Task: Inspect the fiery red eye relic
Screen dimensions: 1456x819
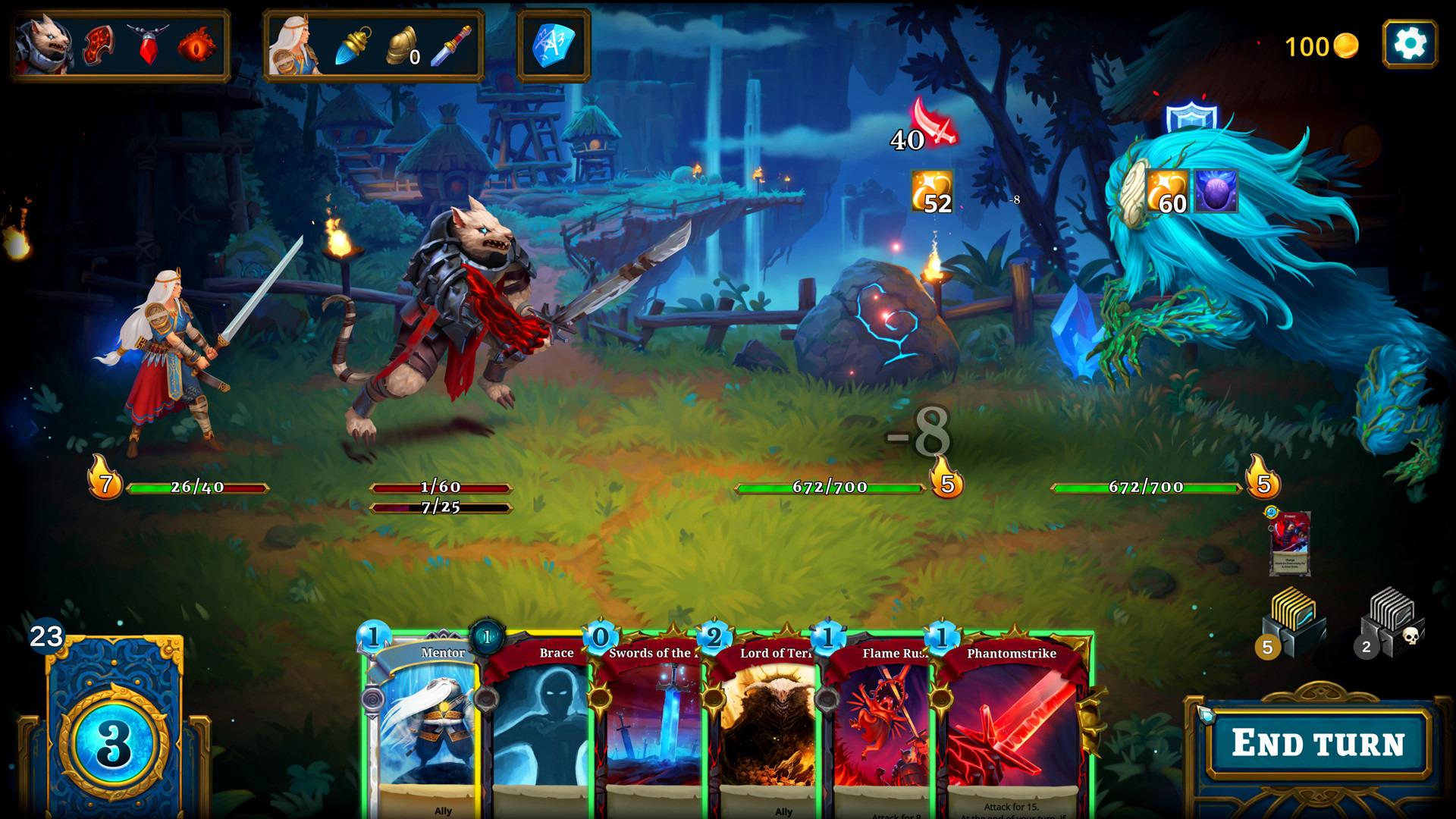Action: [x=196, y=45]
